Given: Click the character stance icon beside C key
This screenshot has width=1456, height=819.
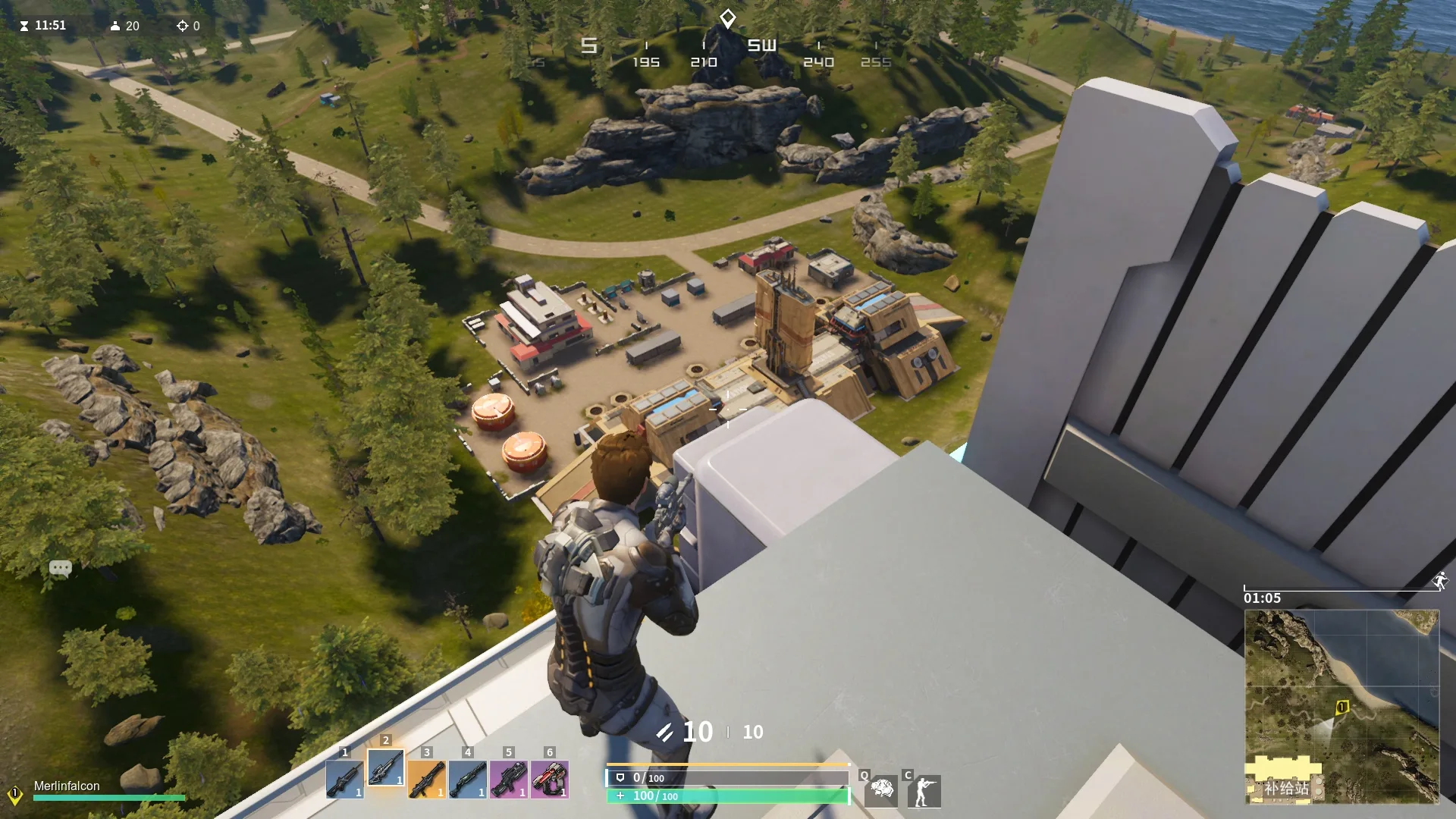Looking at the screenshot, I should tap(924, 790).
